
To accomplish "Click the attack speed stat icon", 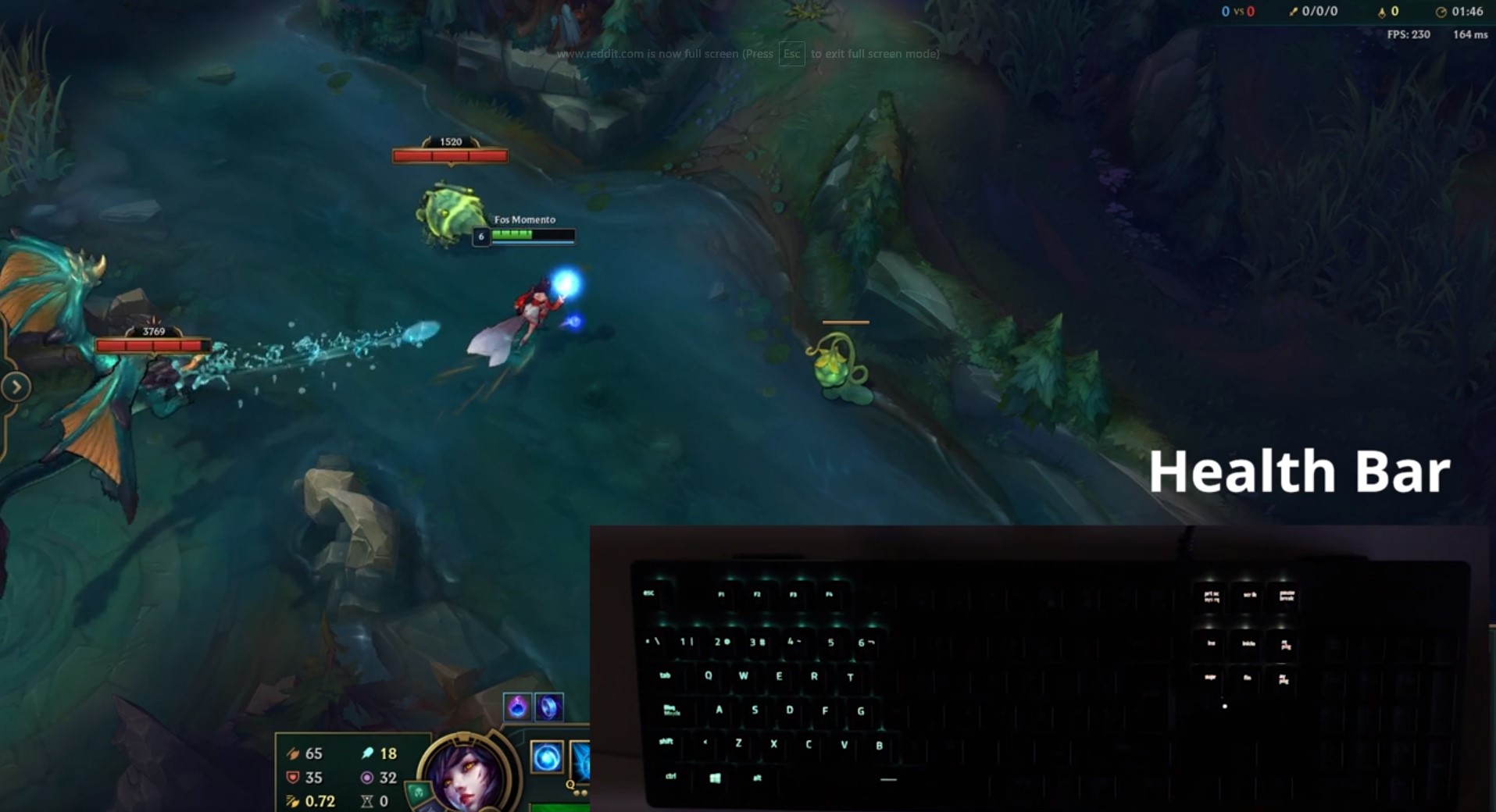I will click(x=292, y=802).
